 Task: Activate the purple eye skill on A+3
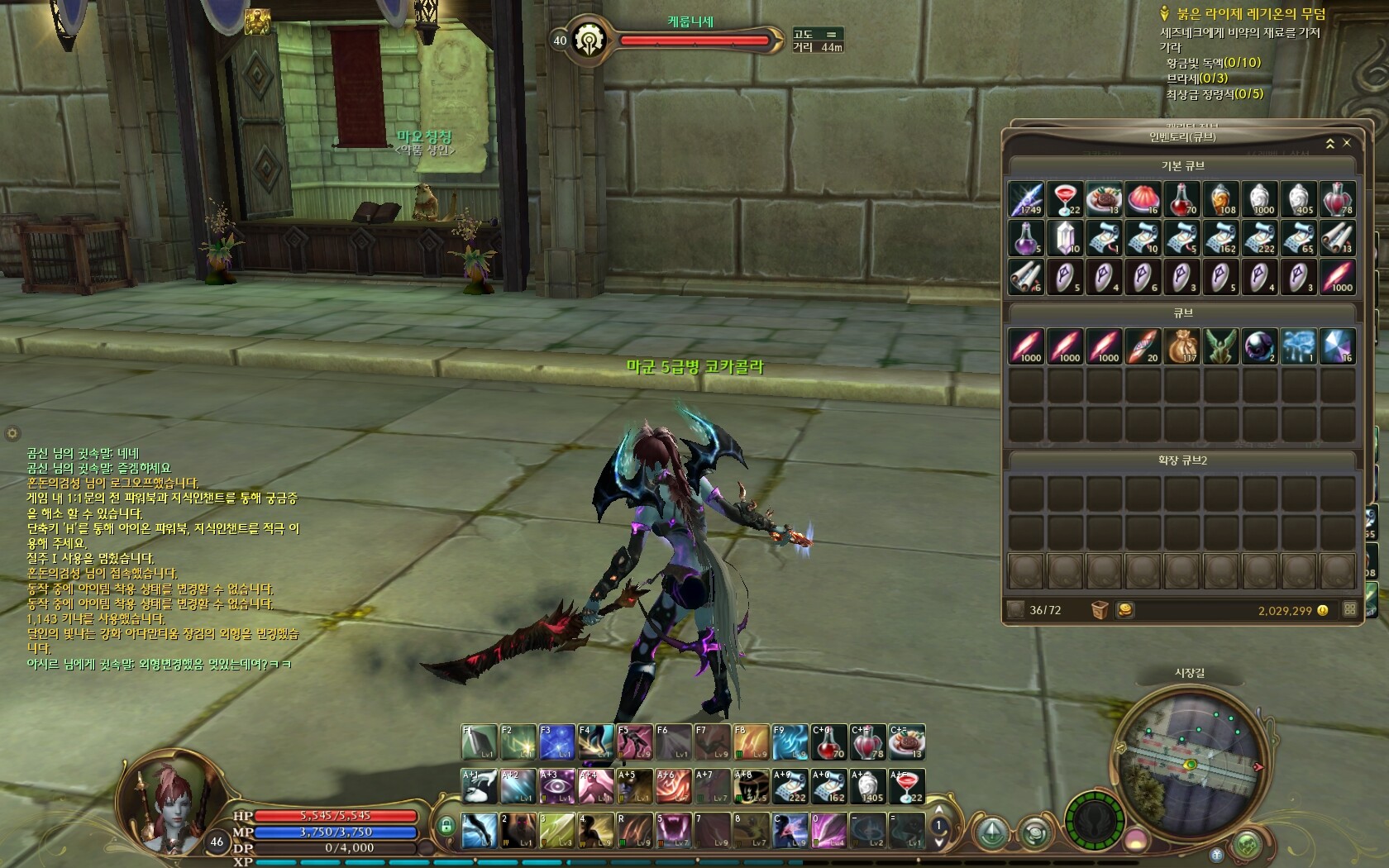click(557, 786)
